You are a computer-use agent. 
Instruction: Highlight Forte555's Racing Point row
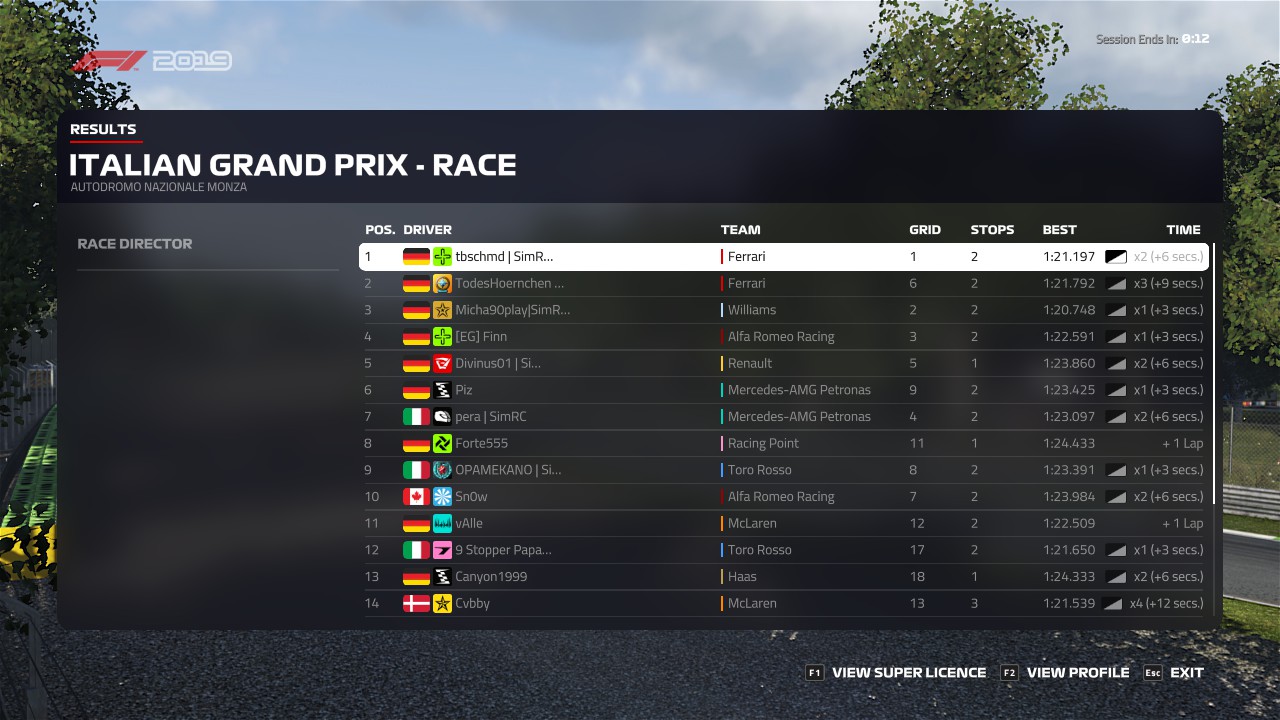pyautogui.click(x=783, y=444)
